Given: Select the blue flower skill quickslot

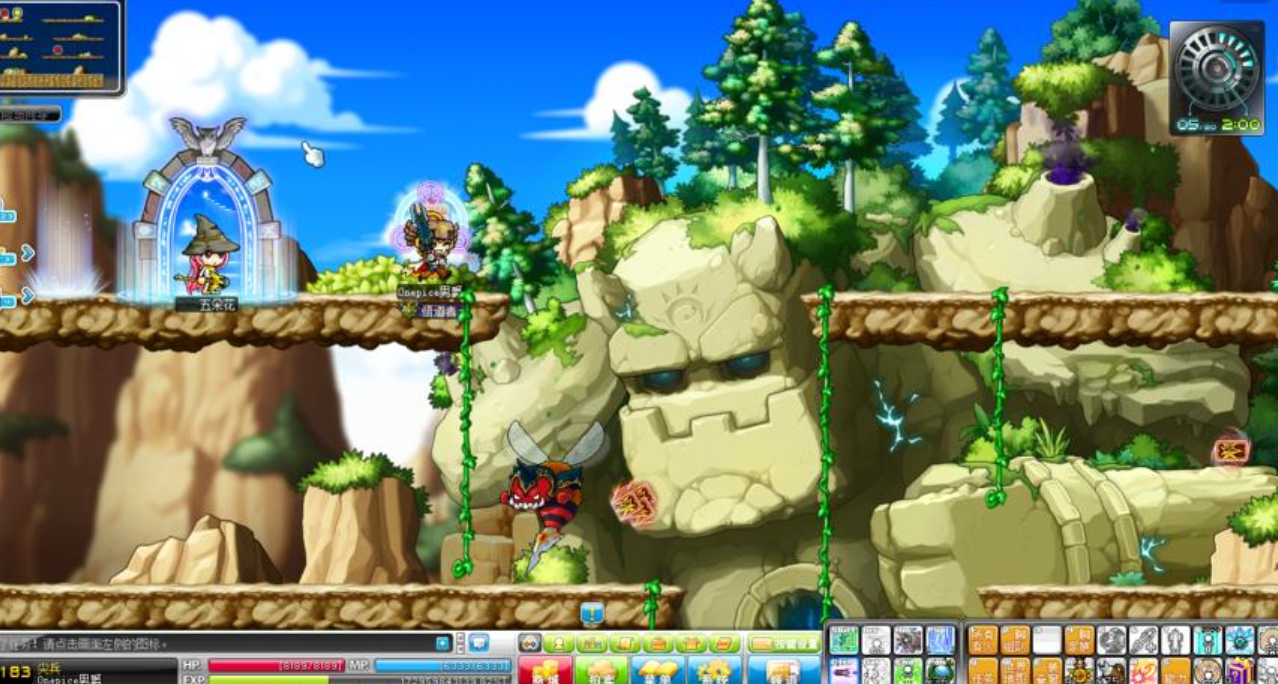Looking at the screenshot, I should click(x=1240, y=640).
